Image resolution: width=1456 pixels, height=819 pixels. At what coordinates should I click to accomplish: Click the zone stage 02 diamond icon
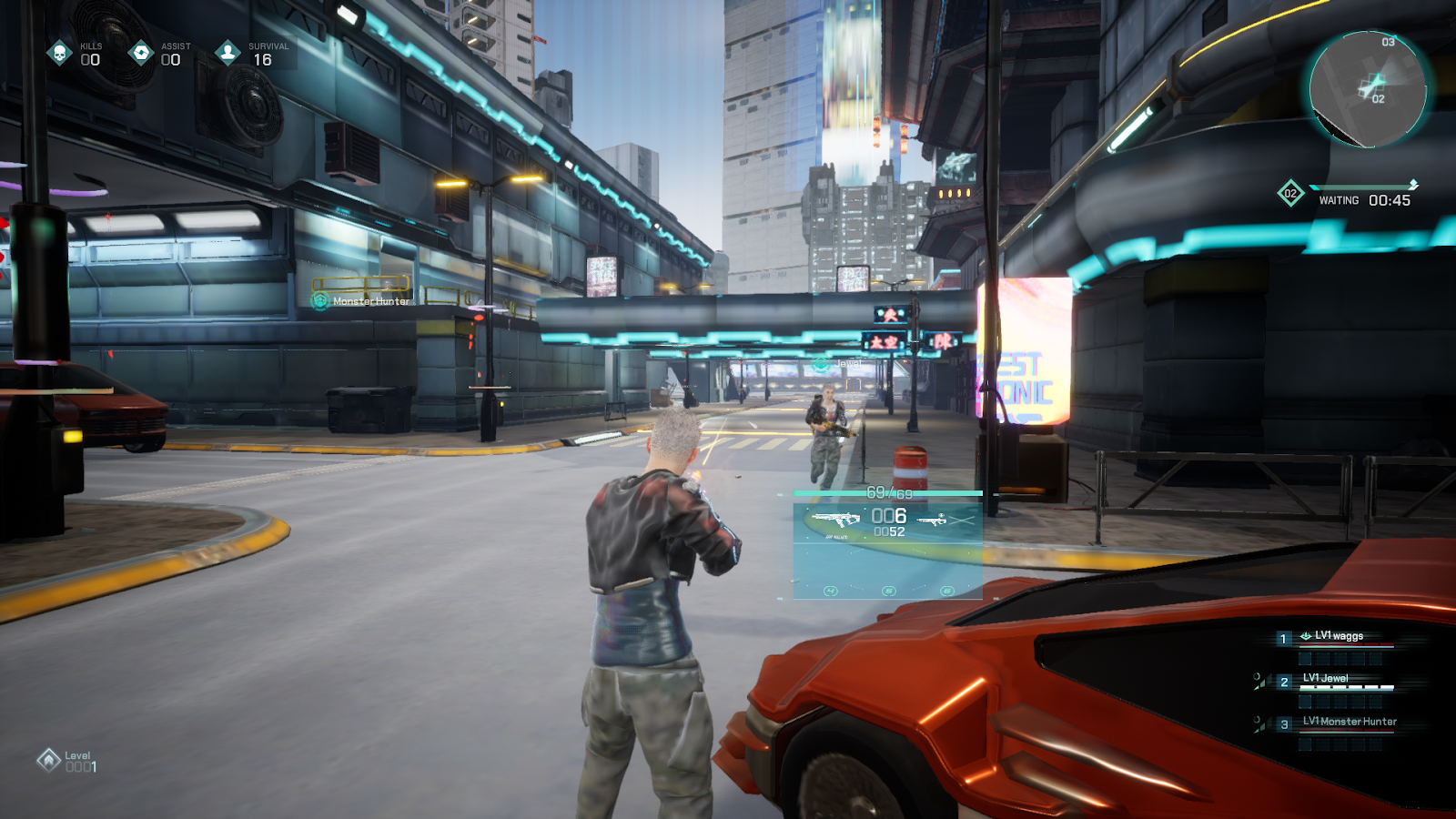click(x=1290, y=193)
